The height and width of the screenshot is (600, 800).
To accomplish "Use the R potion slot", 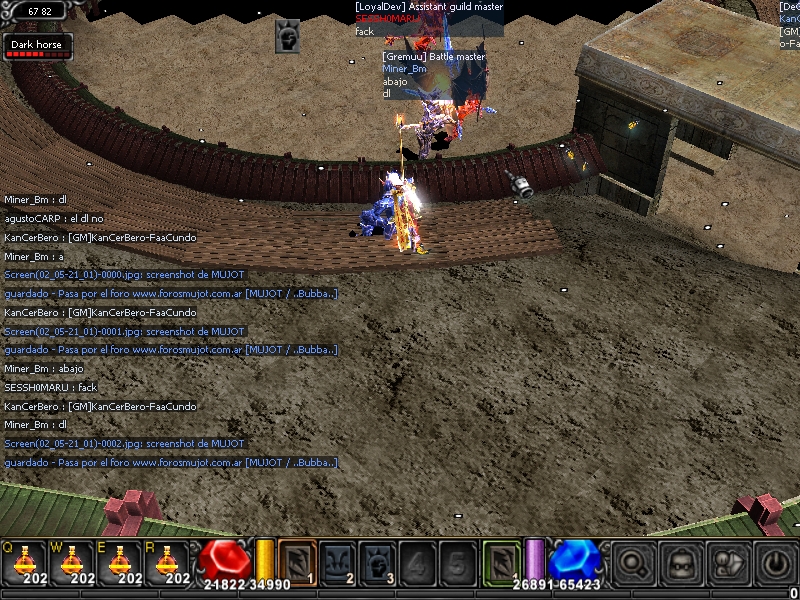I will 169,562.
